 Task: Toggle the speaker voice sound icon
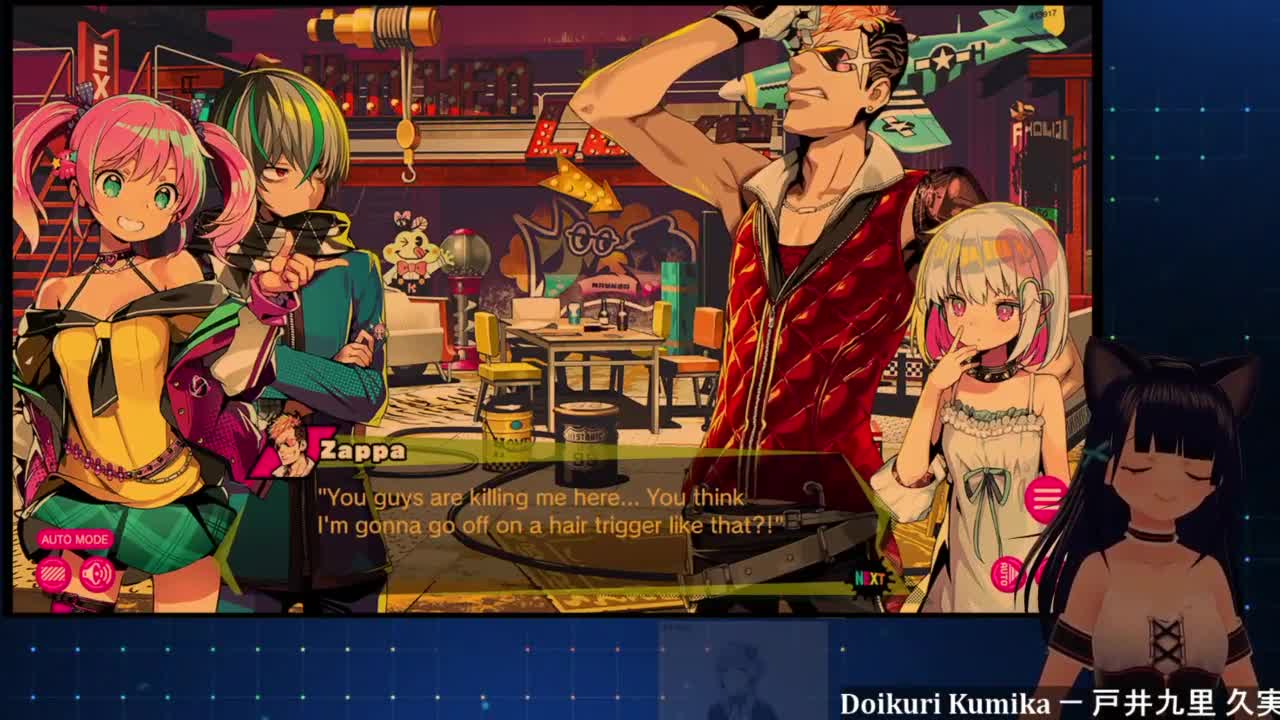pyautogui.click(x=97, y=574)
